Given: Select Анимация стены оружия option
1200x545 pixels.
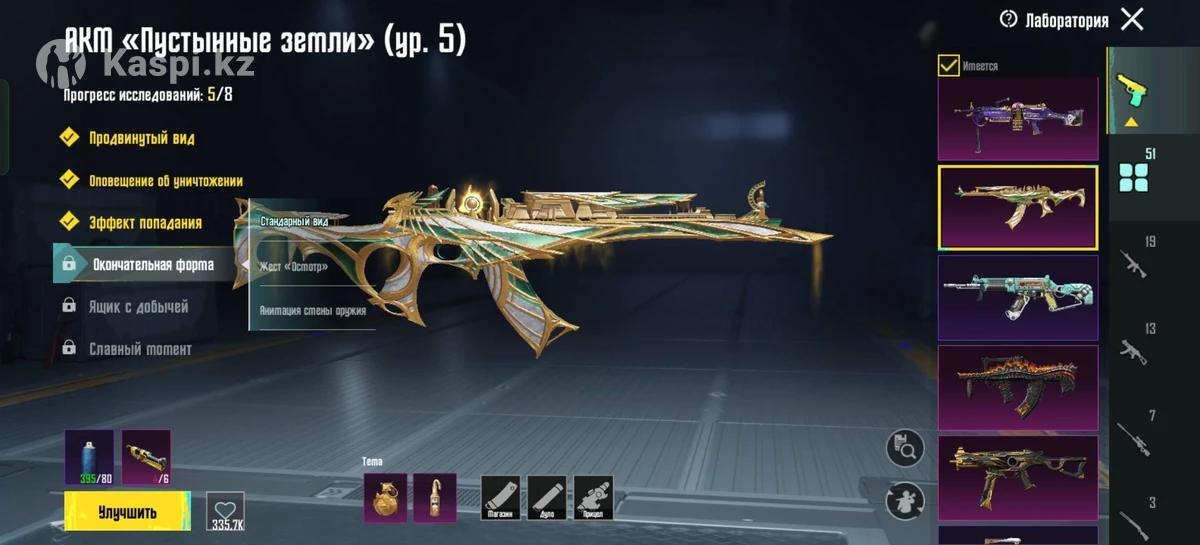Looking at the screenshot, I should coord(312,310).
